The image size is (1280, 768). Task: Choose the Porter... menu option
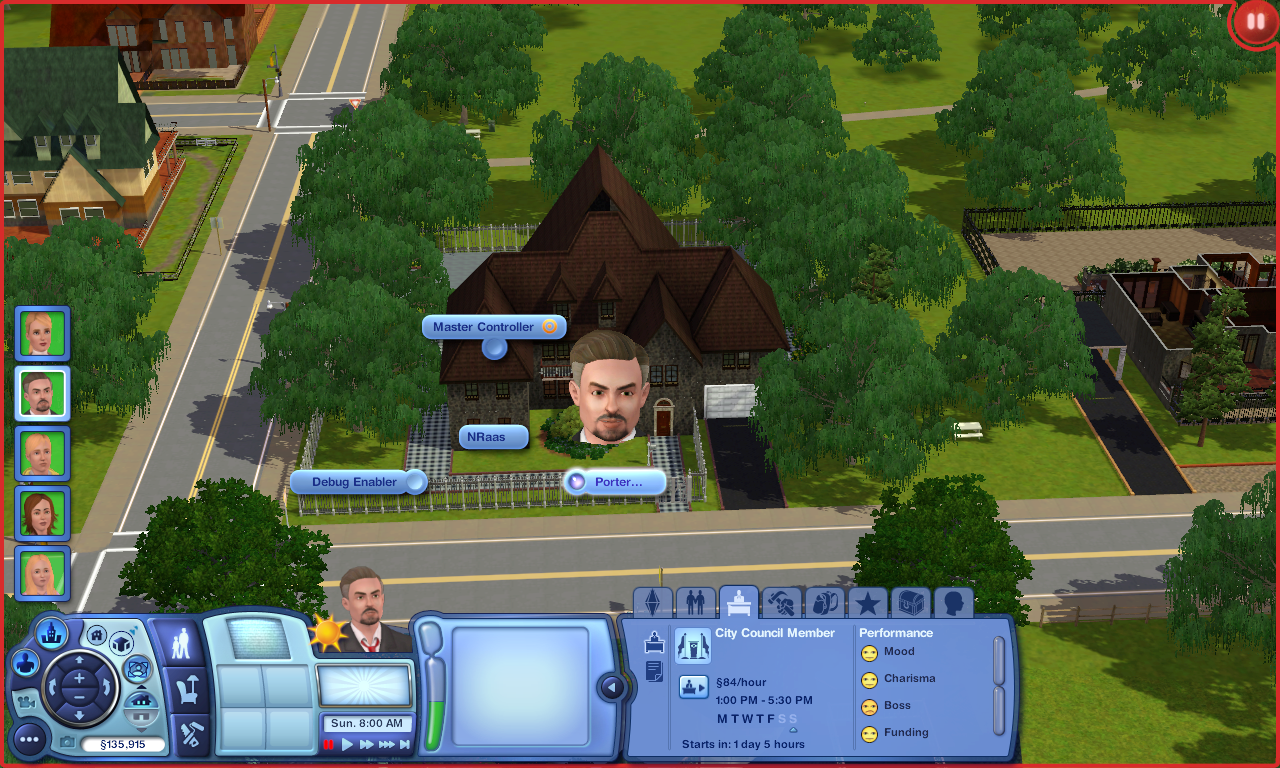click(x=616, y=482)
